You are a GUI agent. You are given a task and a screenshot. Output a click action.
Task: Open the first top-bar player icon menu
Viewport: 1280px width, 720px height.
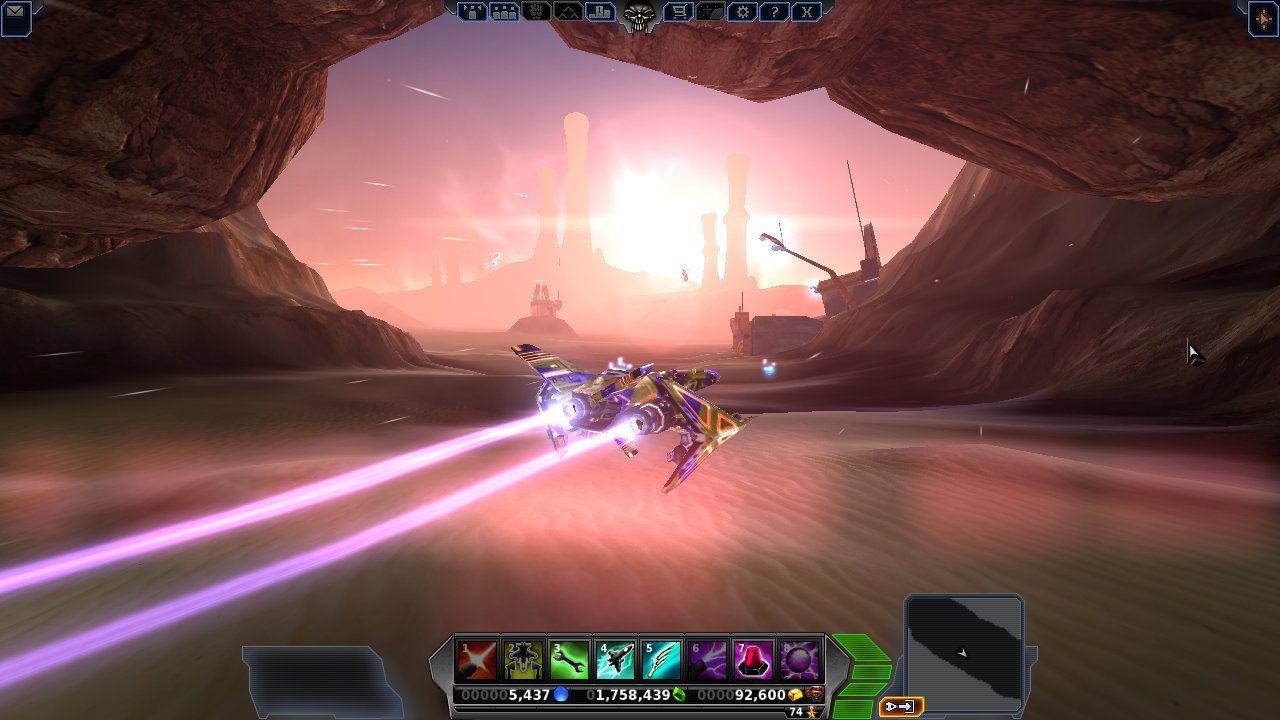coord(472,12)
